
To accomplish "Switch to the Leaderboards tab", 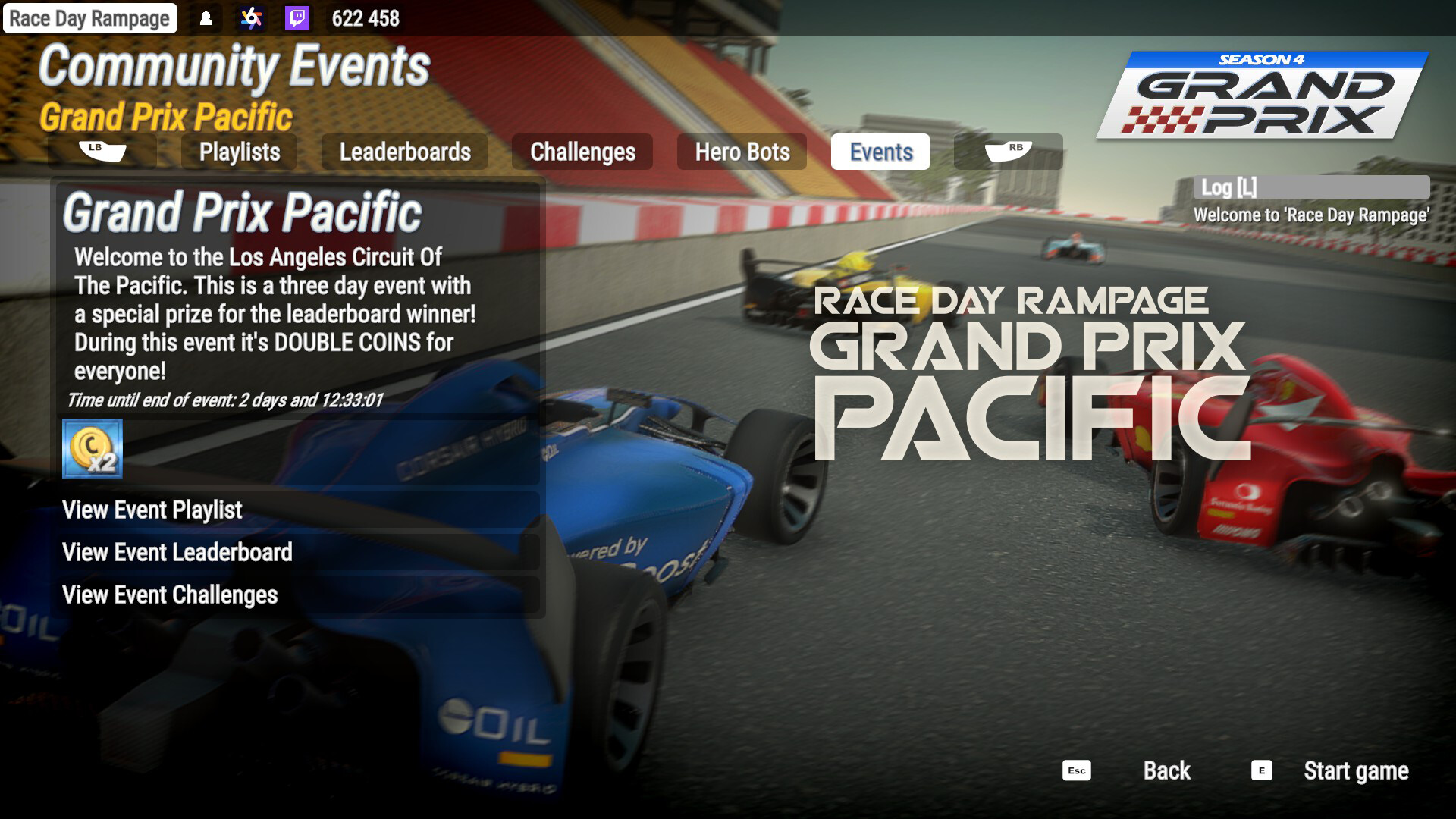I will click(x=405, y=152).
